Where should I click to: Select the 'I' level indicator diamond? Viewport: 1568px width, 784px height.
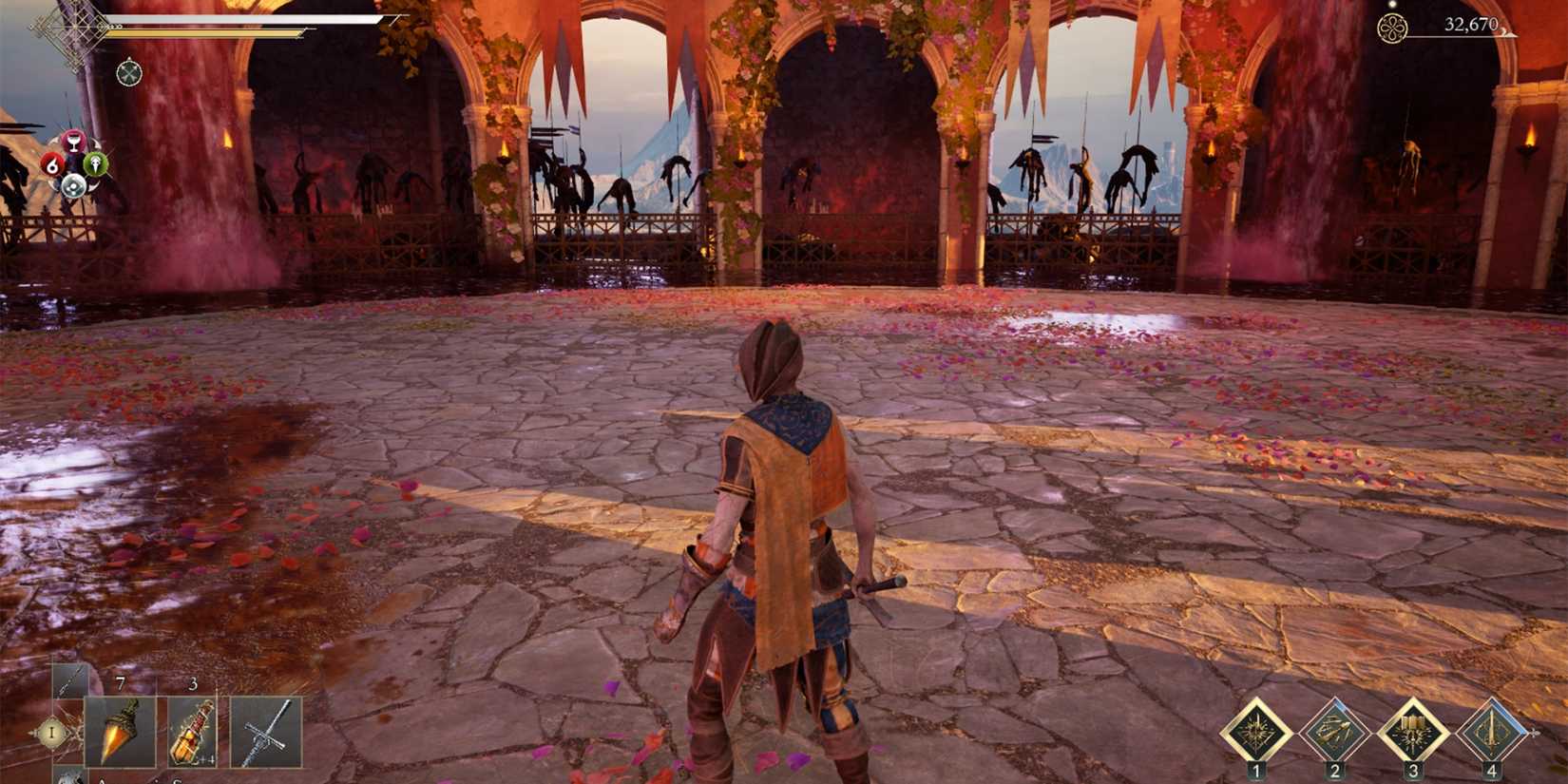[53, 734]
